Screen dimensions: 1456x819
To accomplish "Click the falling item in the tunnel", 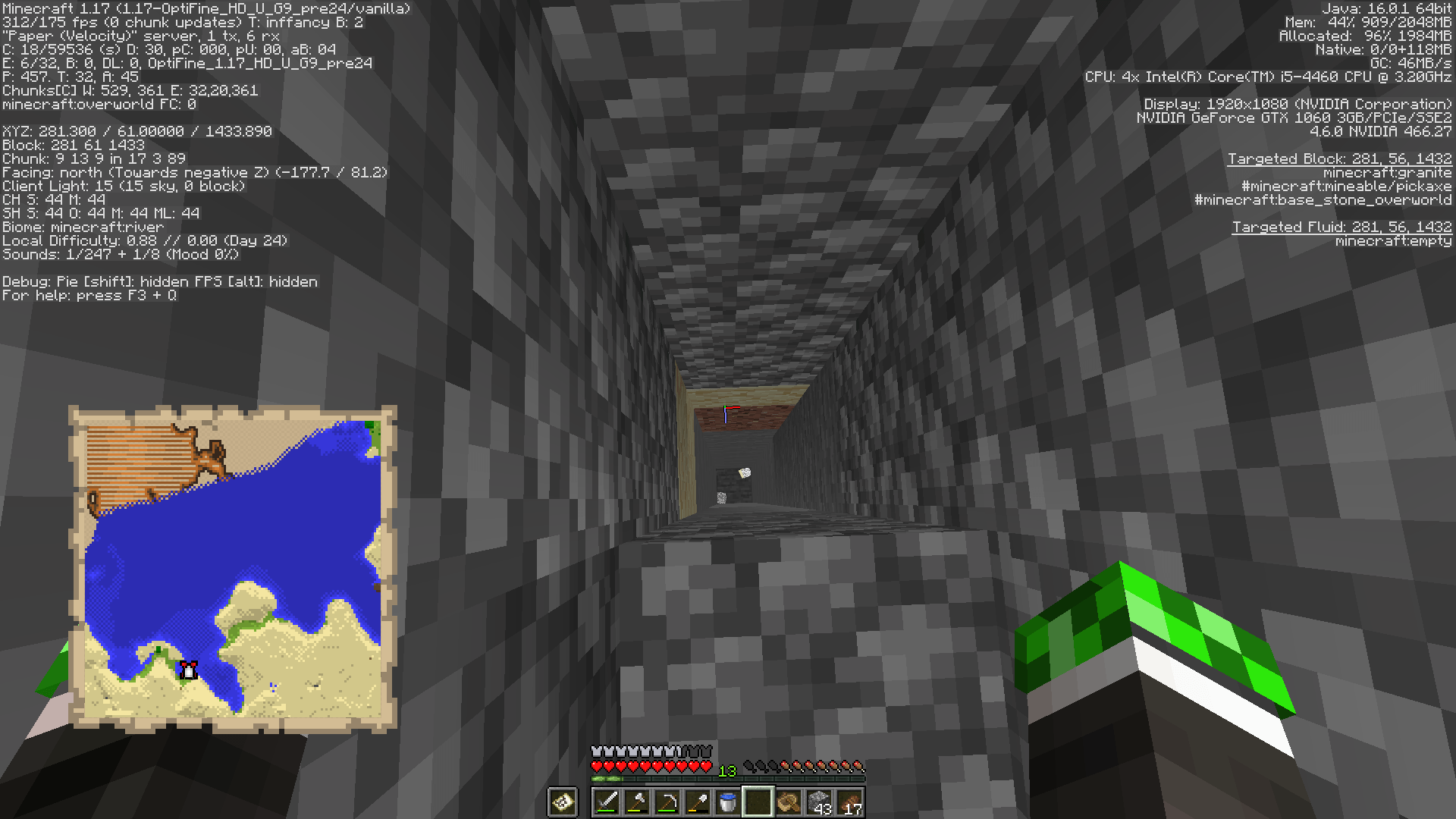I will click(x=746, y=473).
